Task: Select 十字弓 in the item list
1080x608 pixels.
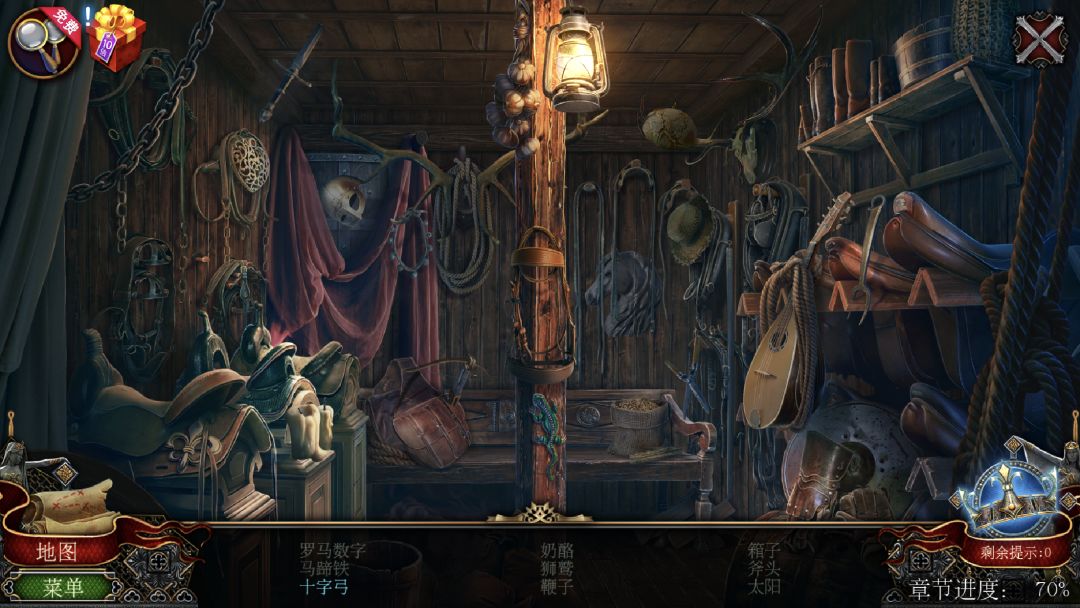Action: (x=325, y=587)
